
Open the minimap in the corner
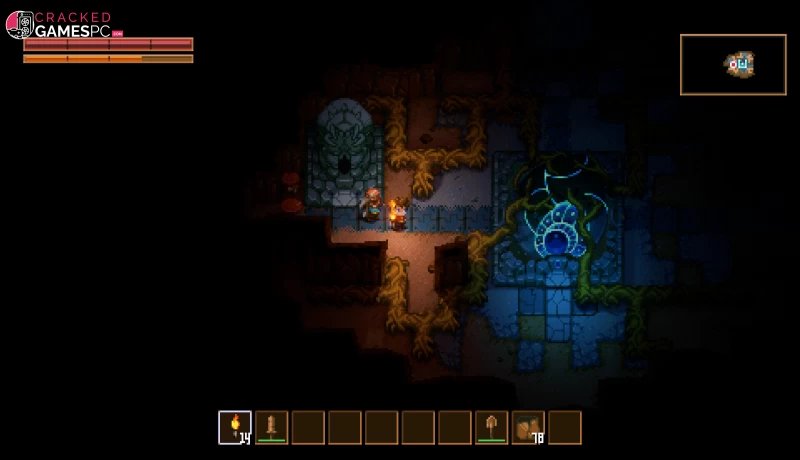(733, 65)
